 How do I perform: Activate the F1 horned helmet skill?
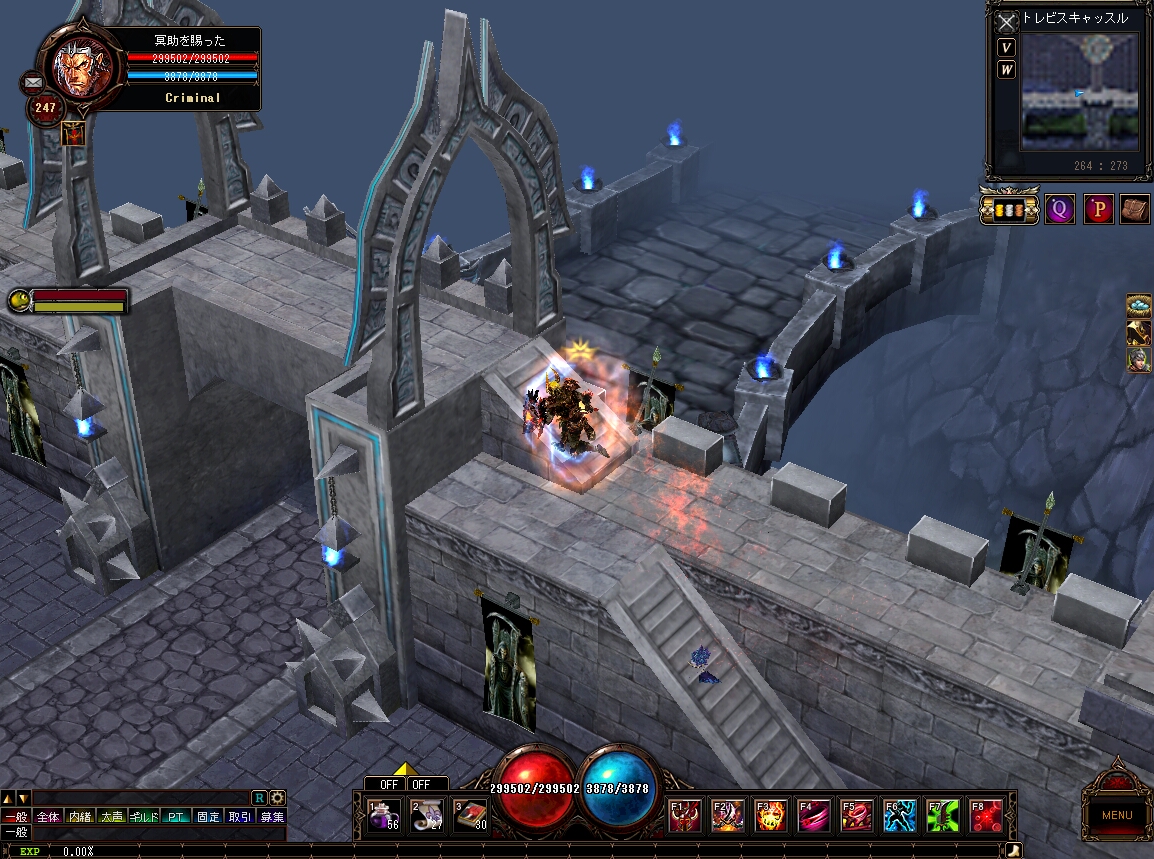(x=685, y=816)
